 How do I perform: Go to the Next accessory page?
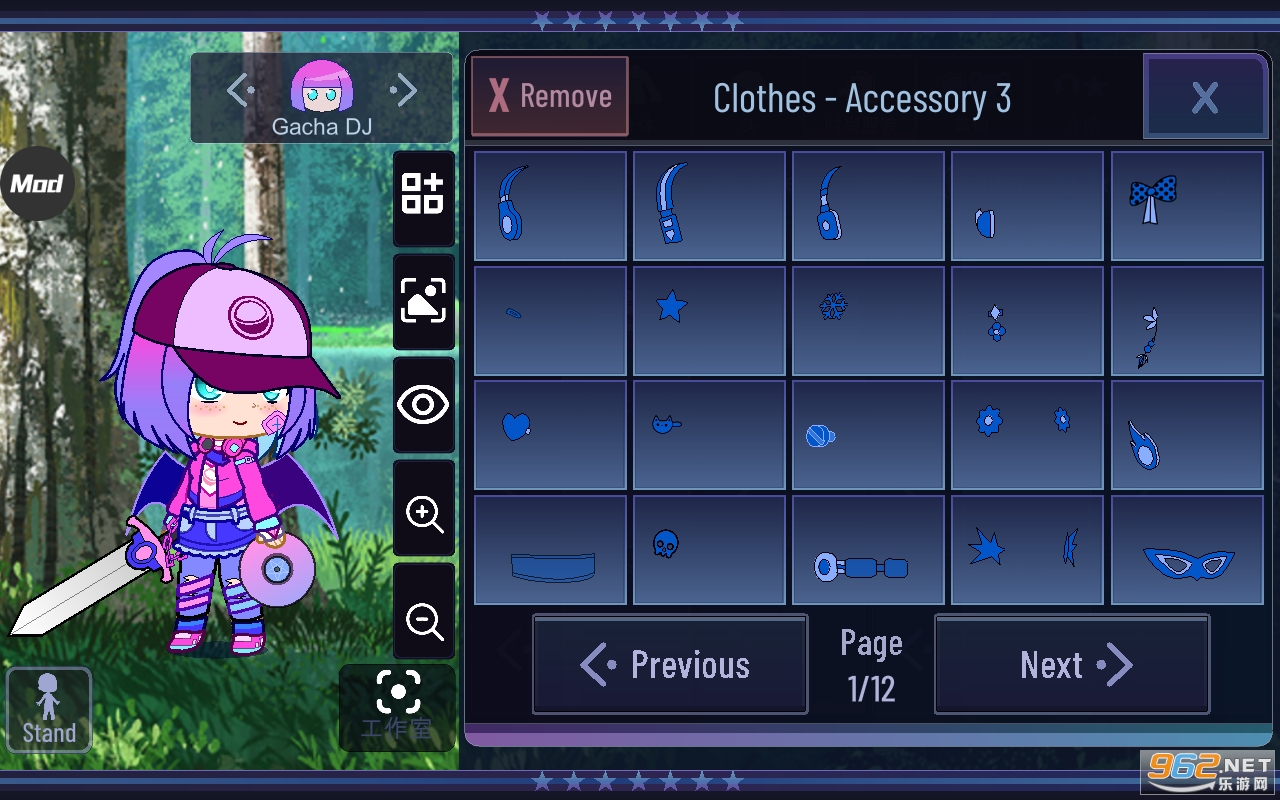click(x=1072, y=665)
